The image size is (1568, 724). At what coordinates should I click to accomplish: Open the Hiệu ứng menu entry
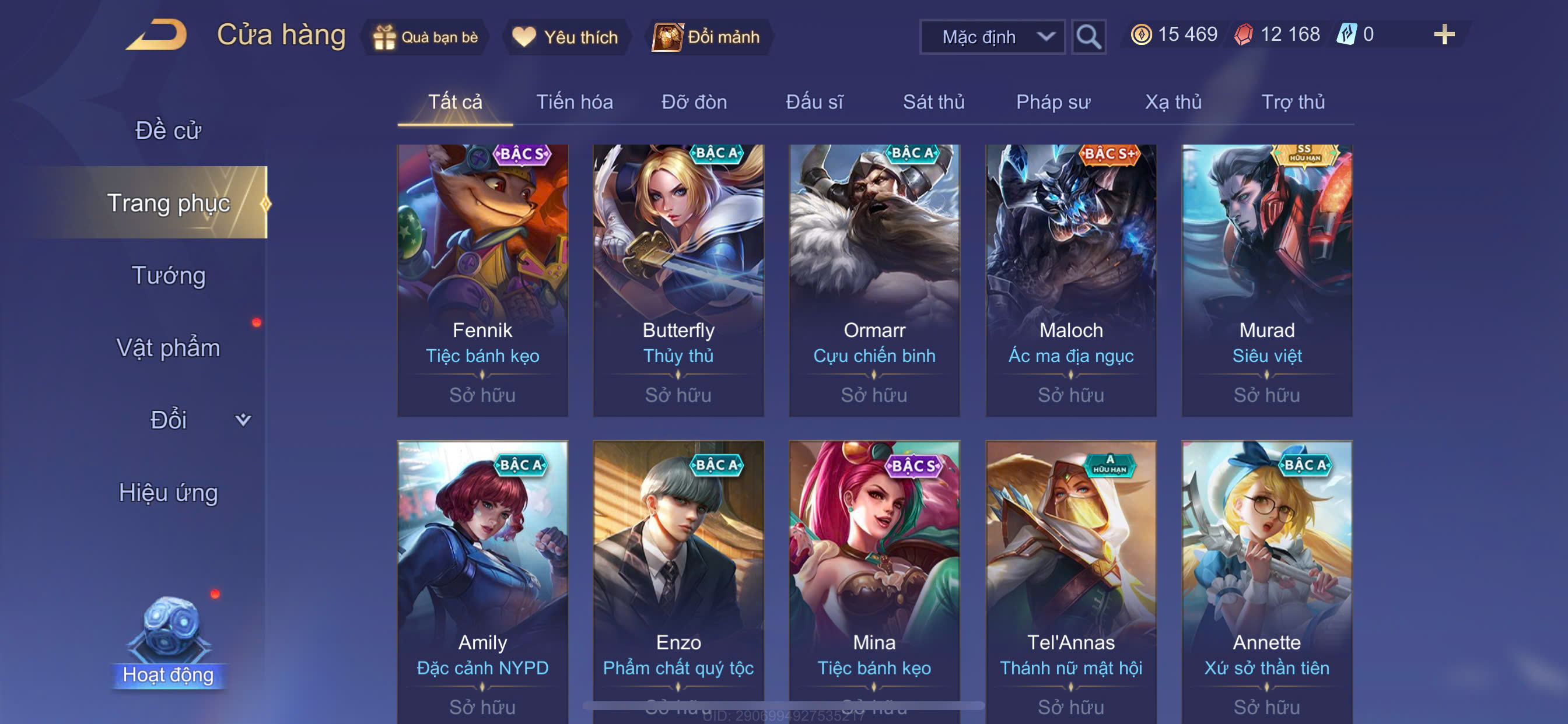click(168, 493)
